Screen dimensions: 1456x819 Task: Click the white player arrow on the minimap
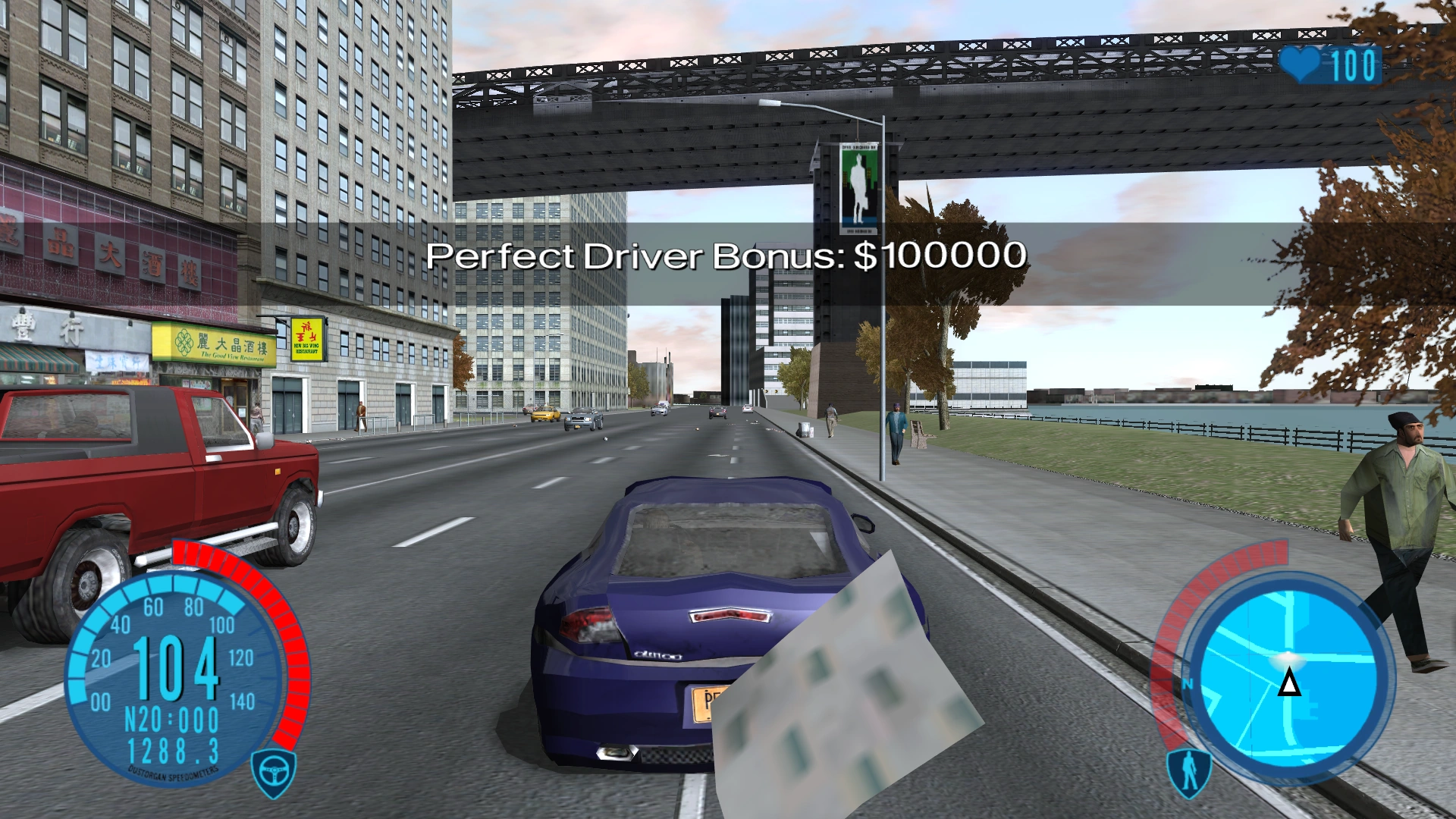pos(1288,685)
